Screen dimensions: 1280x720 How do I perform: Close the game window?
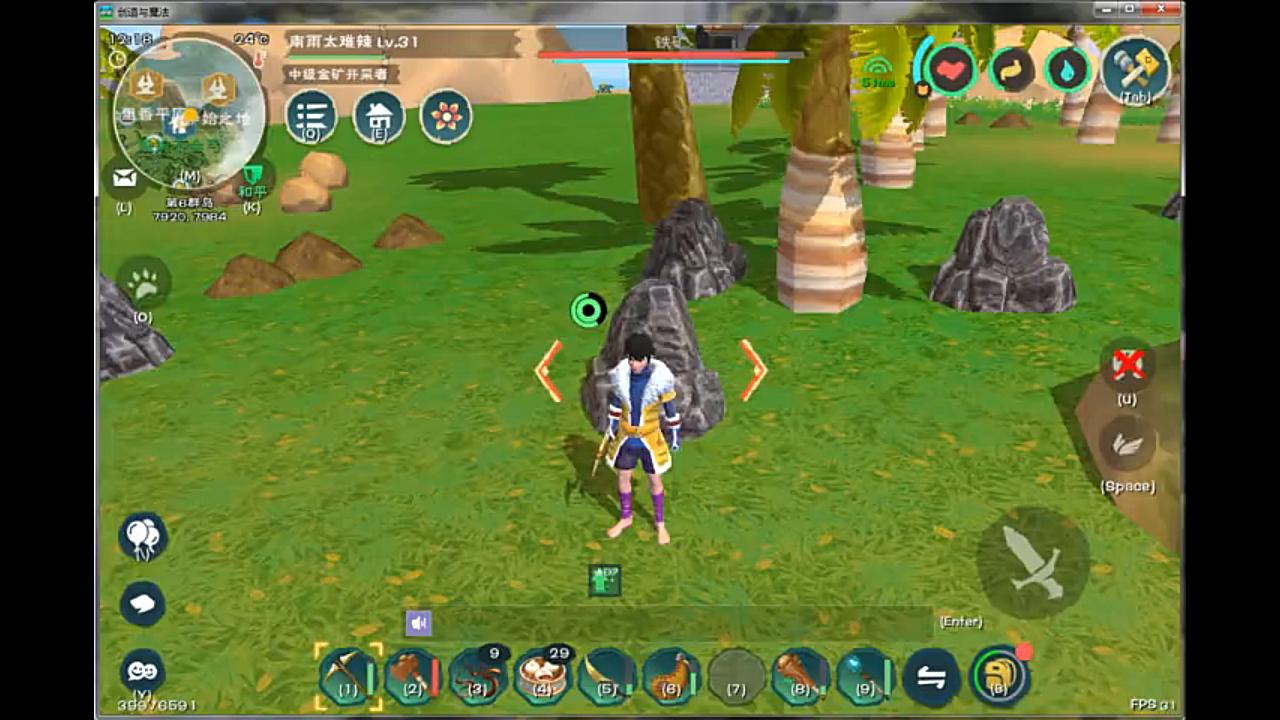click(1163, 9)
